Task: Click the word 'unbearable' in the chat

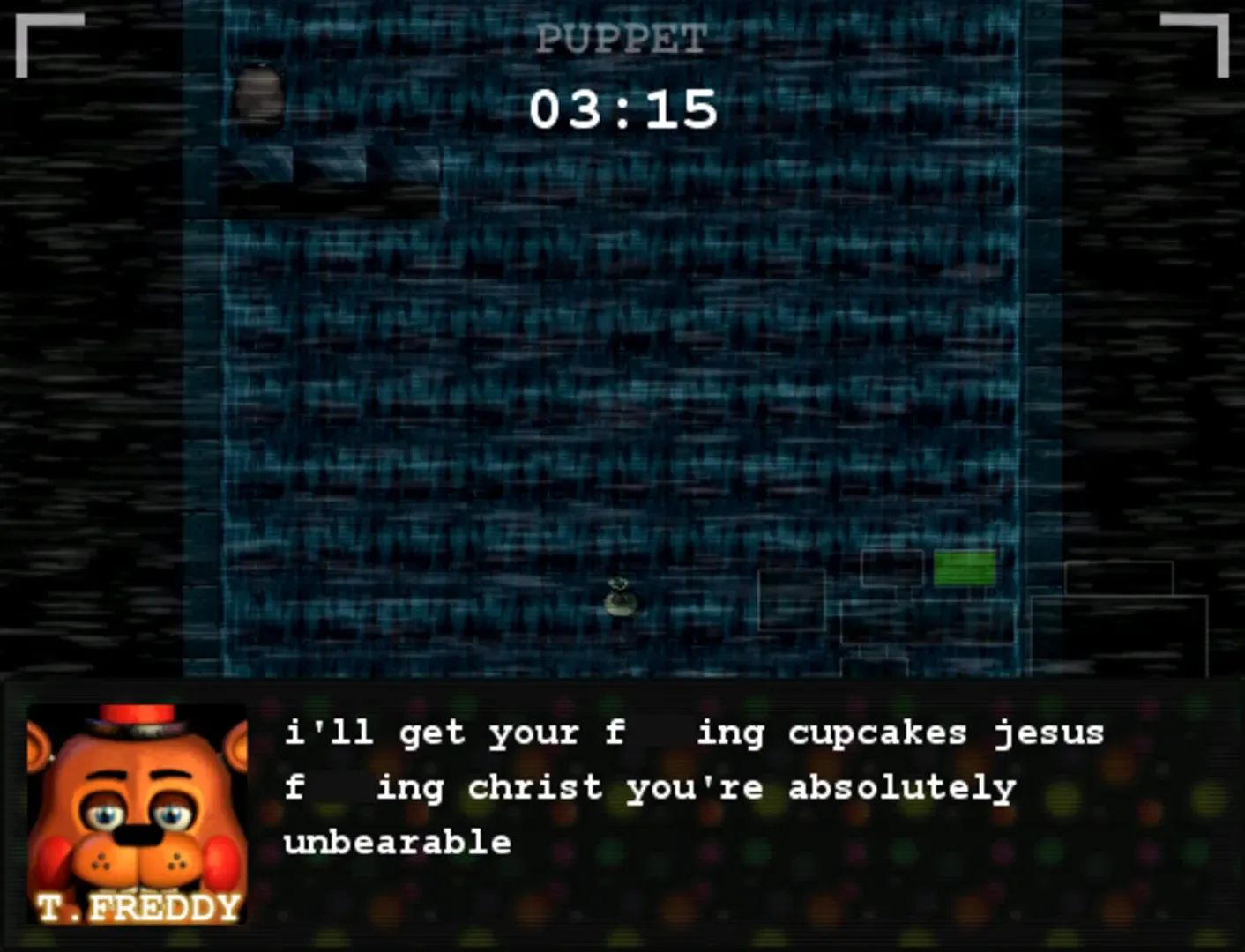Action: point(398,842)
